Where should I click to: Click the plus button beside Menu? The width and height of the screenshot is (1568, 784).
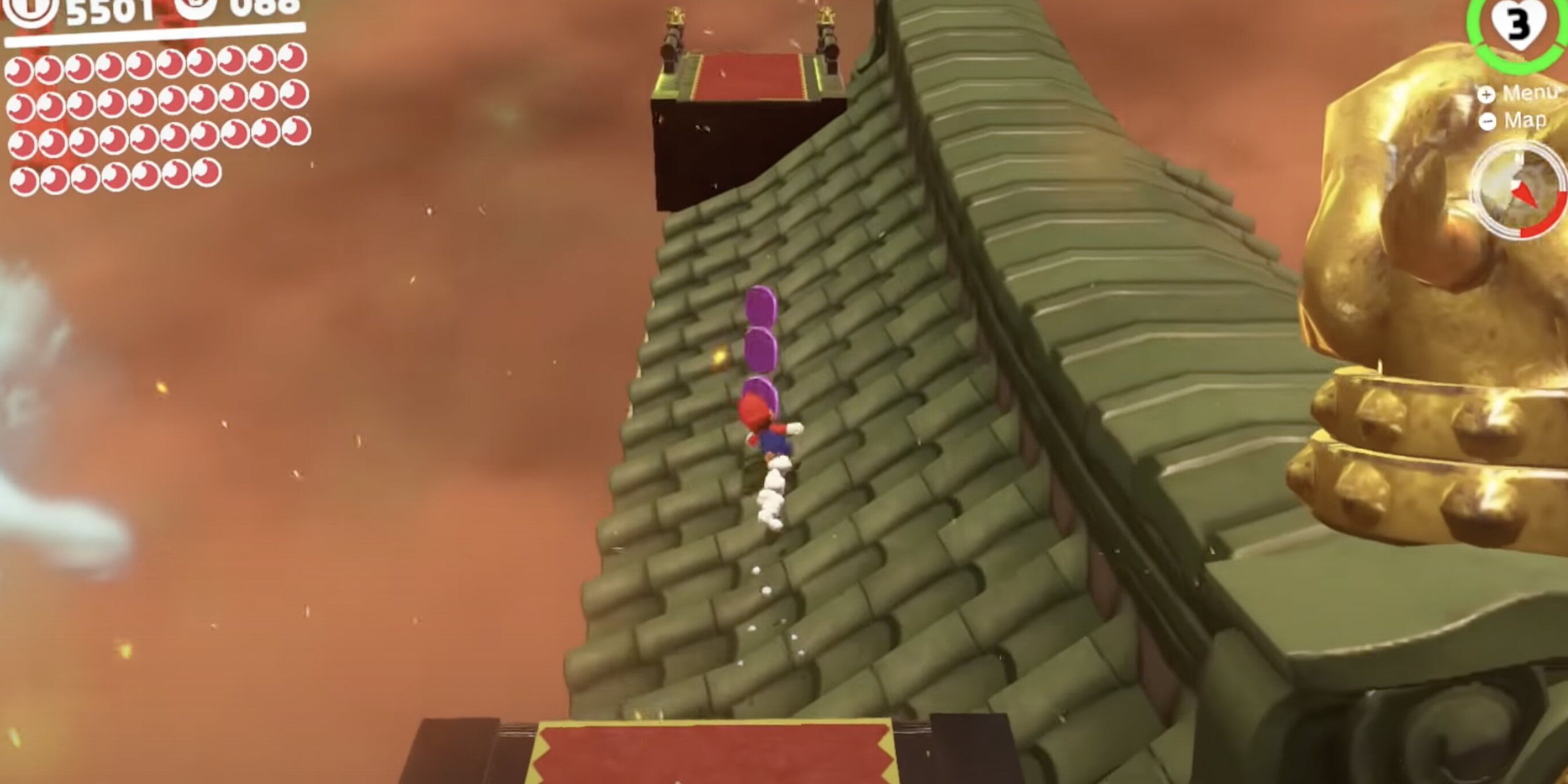click(x=1485, y=95)
